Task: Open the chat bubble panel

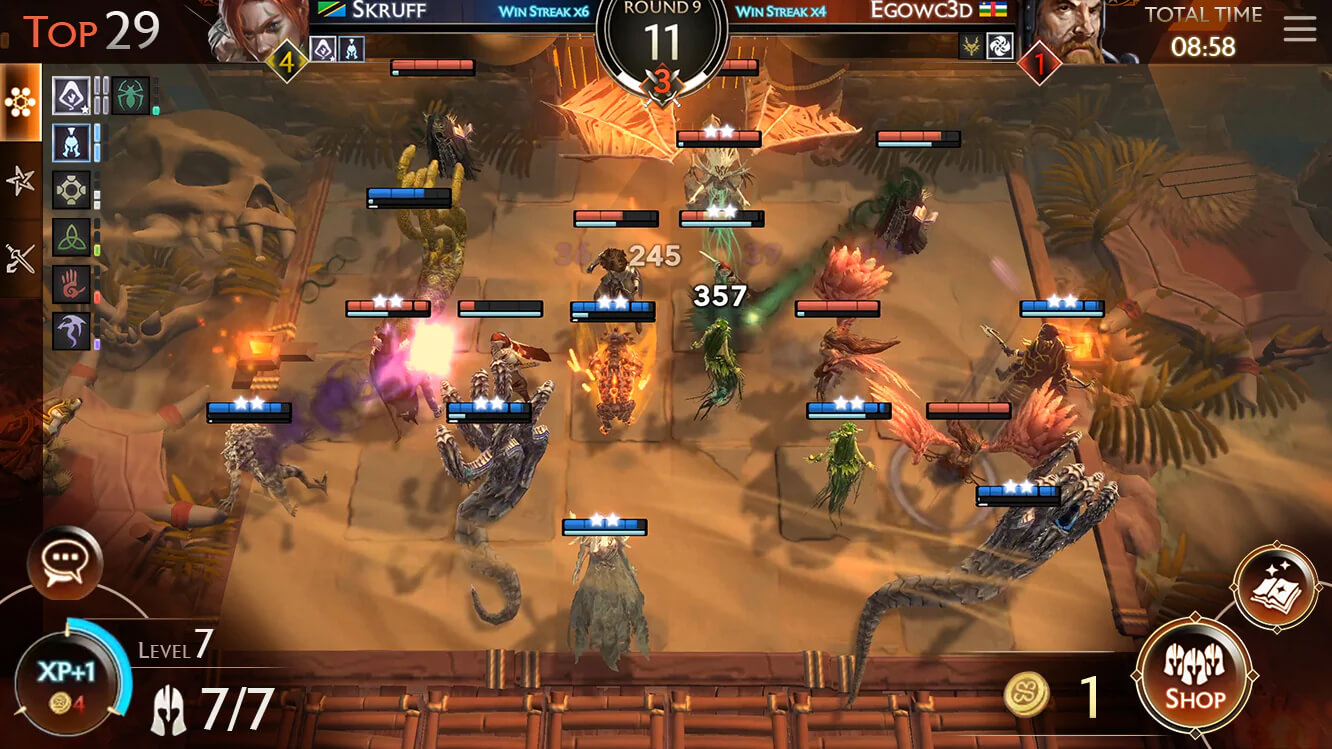Action: (x=64, y=563)
